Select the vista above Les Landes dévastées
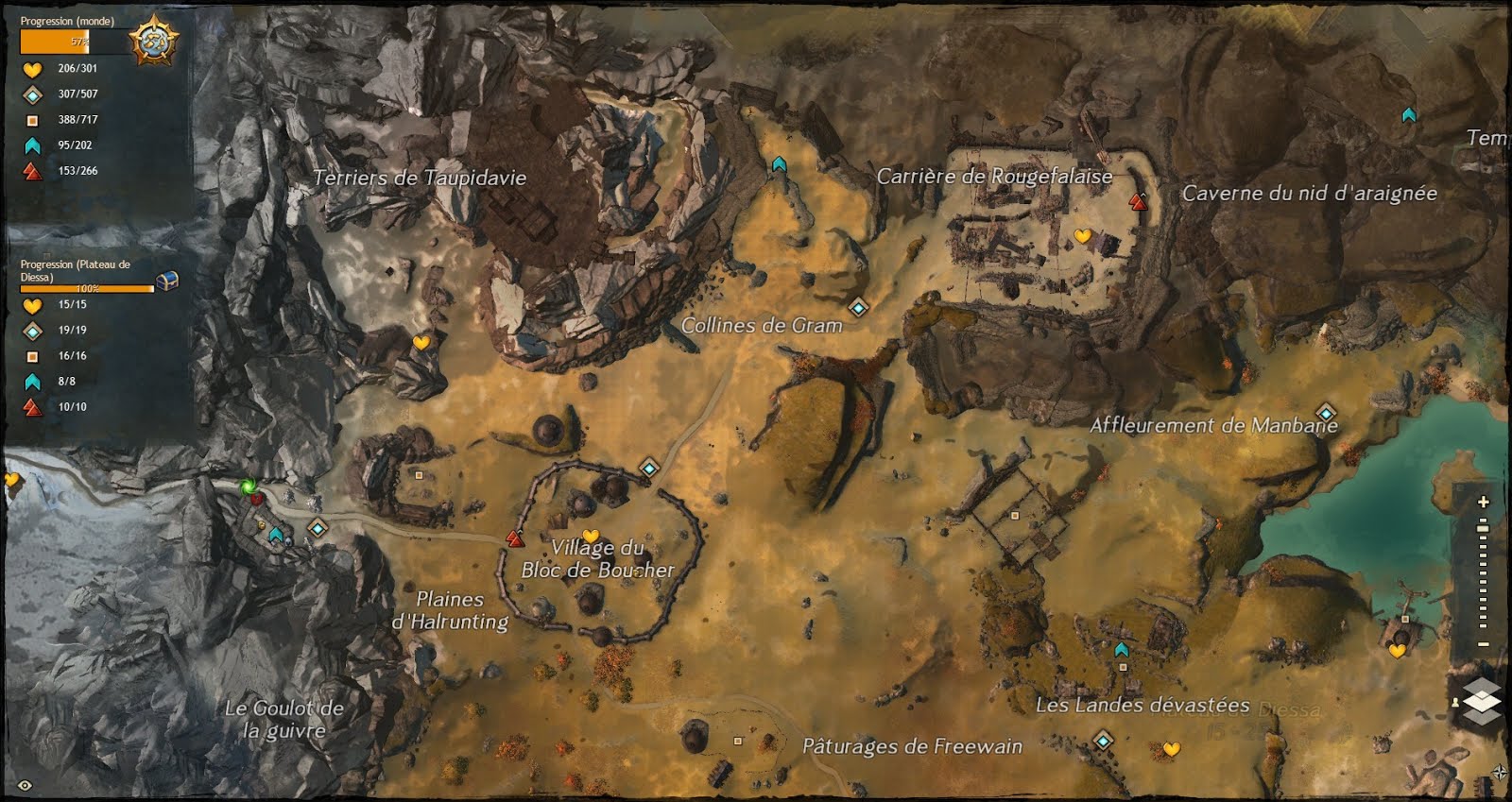The height and width of the screenshot is (802, 1512). [1120, 651]
